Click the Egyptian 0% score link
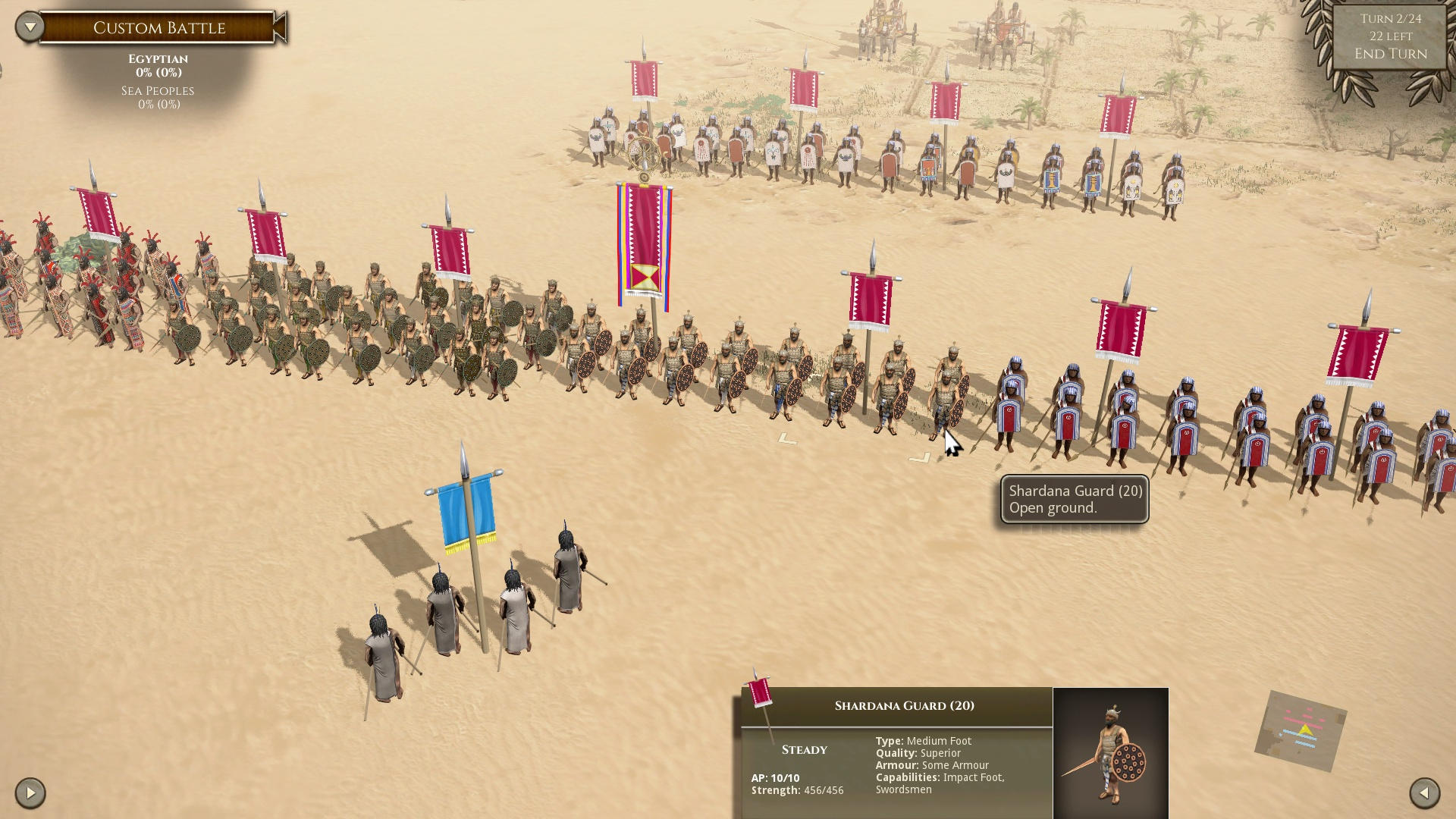Image resolution: width=1456 pixels, height=819 pixels. tap(157, 72)
